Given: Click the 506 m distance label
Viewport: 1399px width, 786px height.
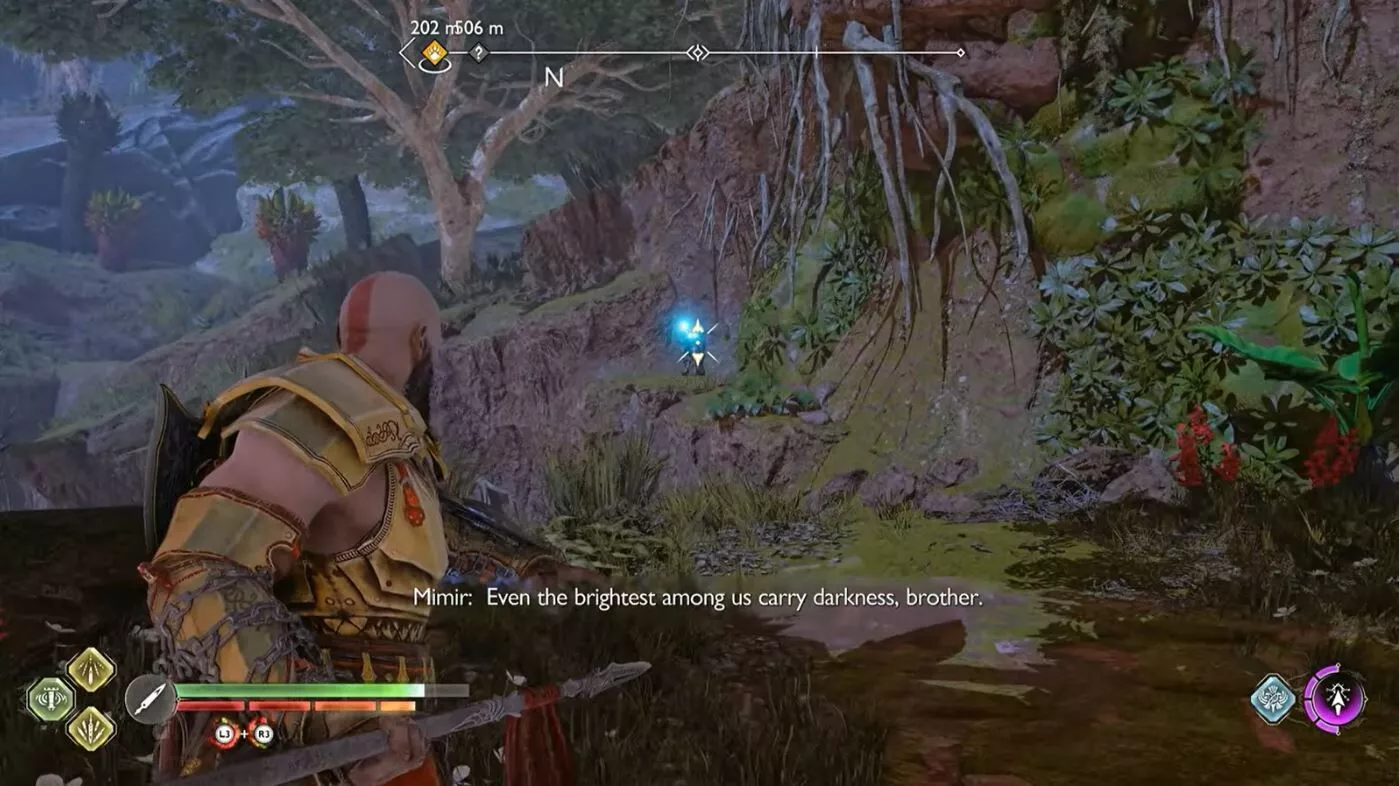Looking at the screenshot, I should [478, 29].
